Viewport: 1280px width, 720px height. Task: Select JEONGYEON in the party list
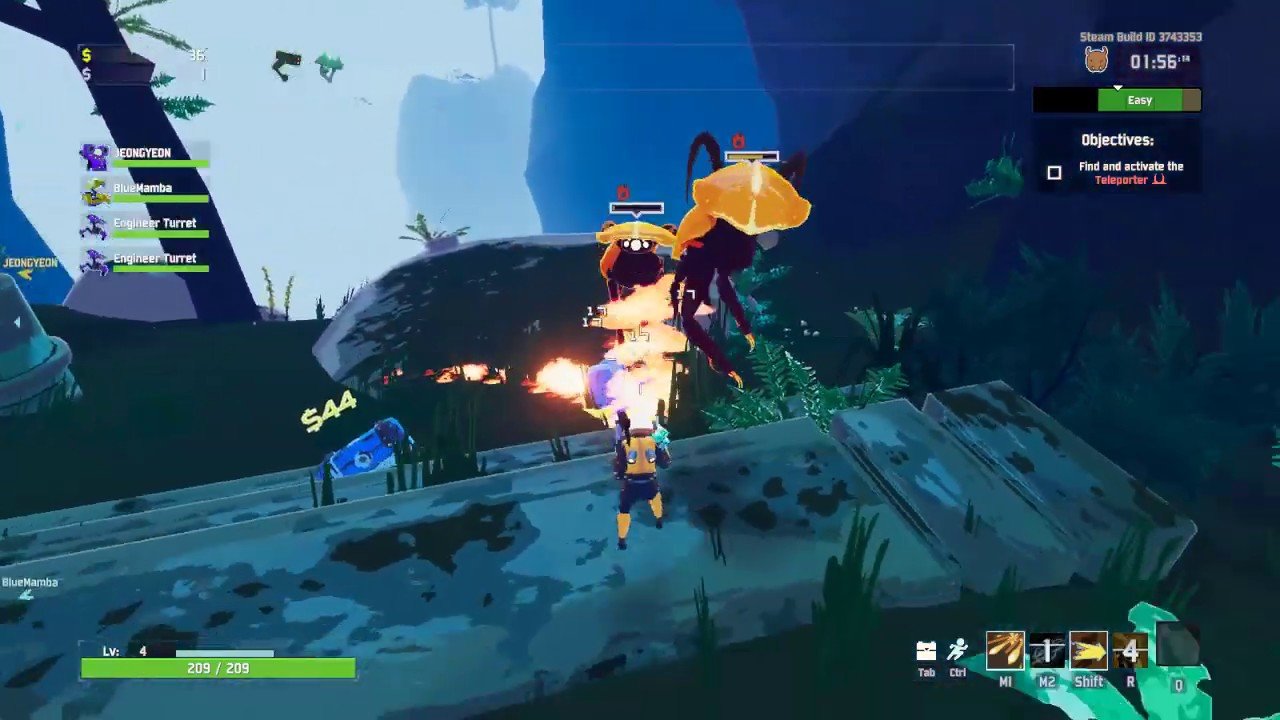[x=146, y=156]
